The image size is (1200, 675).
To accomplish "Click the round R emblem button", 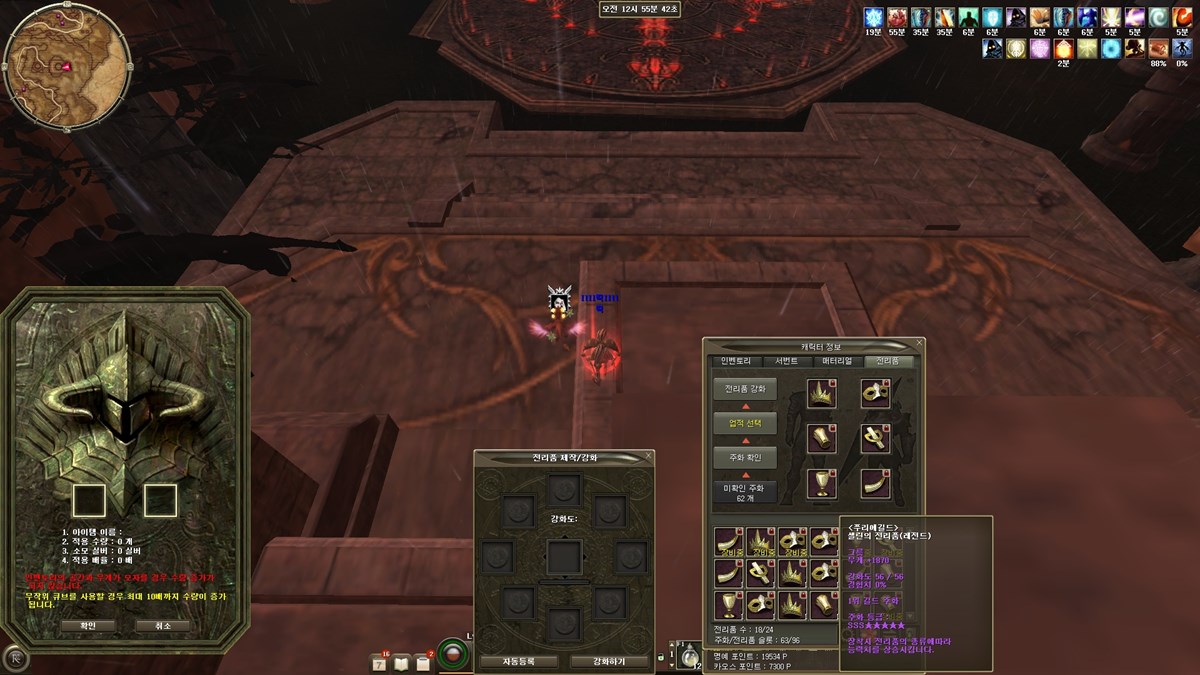I will coord(15,658).
